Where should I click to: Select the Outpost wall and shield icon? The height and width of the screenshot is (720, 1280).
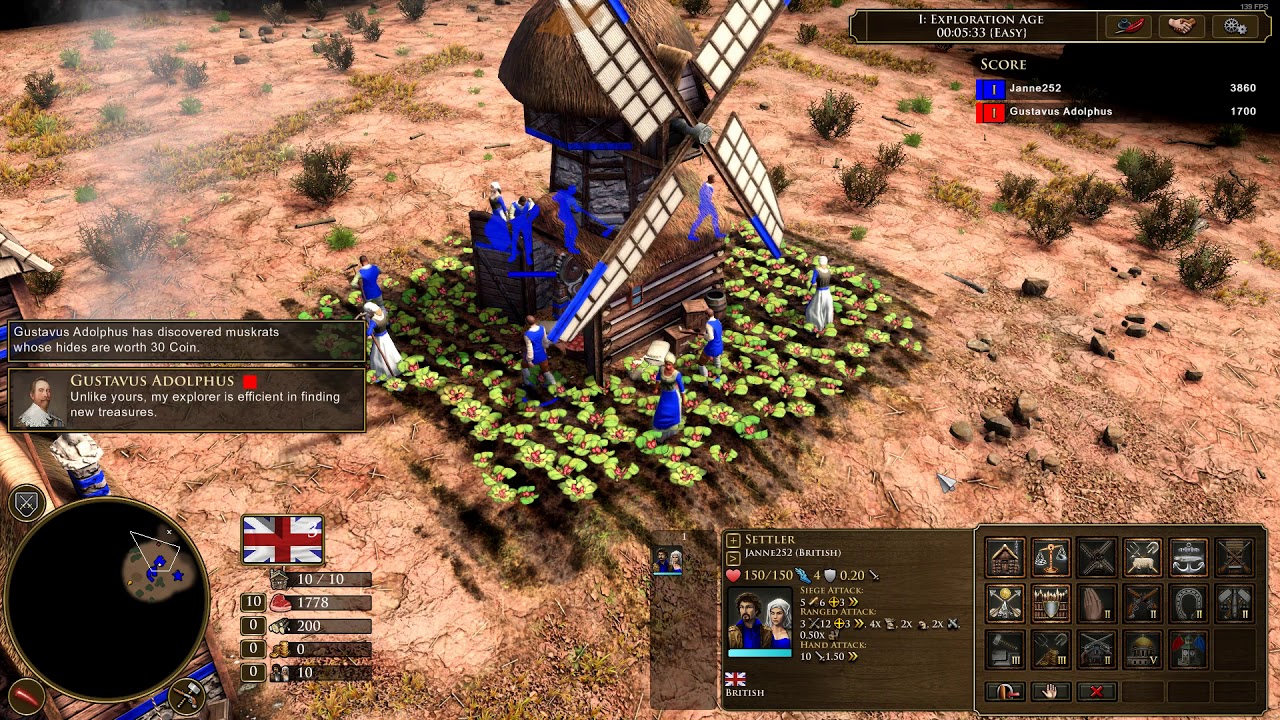[x=1050, y=603]
